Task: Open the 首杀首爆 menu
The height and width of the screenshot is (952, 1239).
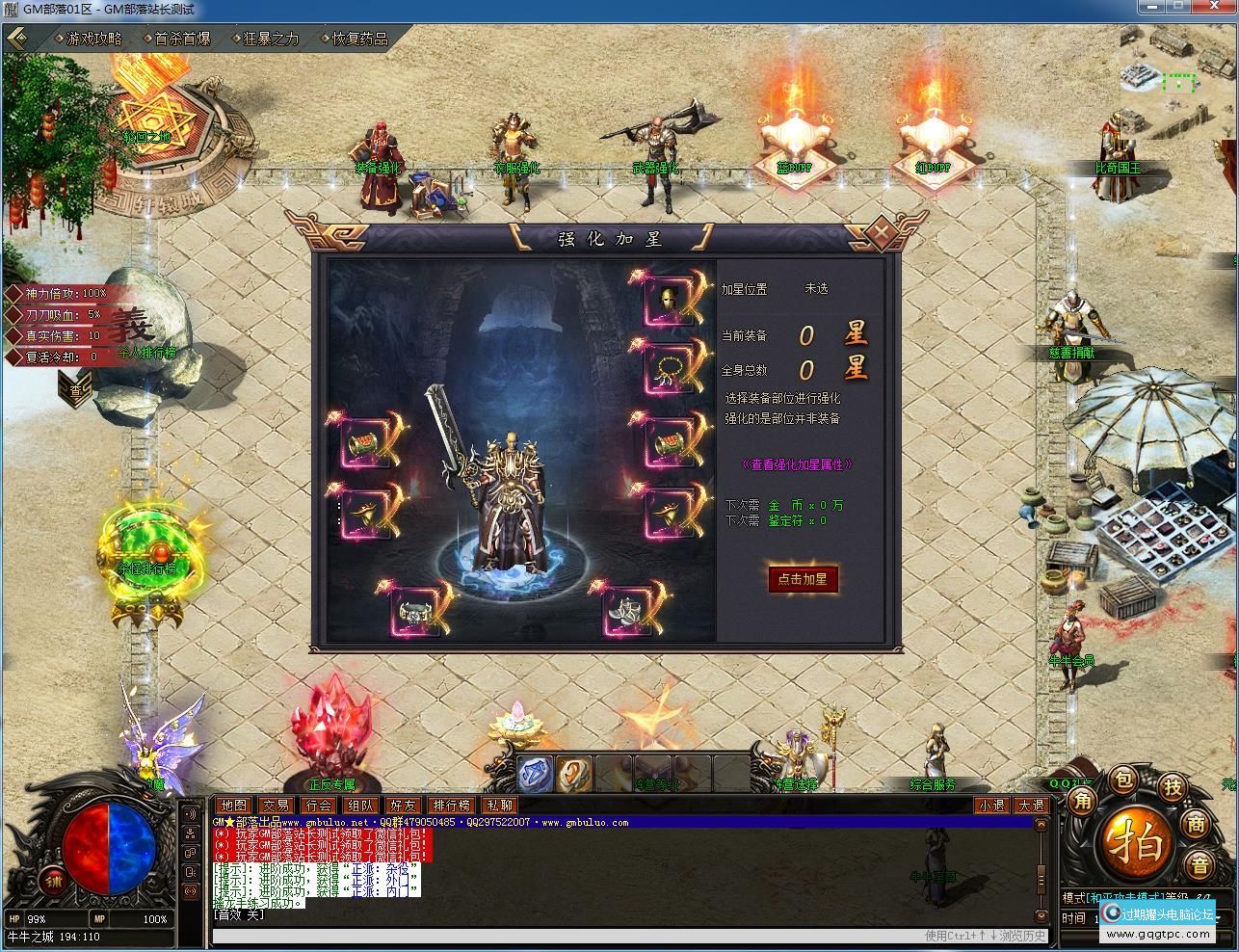Action: point(182,39)
